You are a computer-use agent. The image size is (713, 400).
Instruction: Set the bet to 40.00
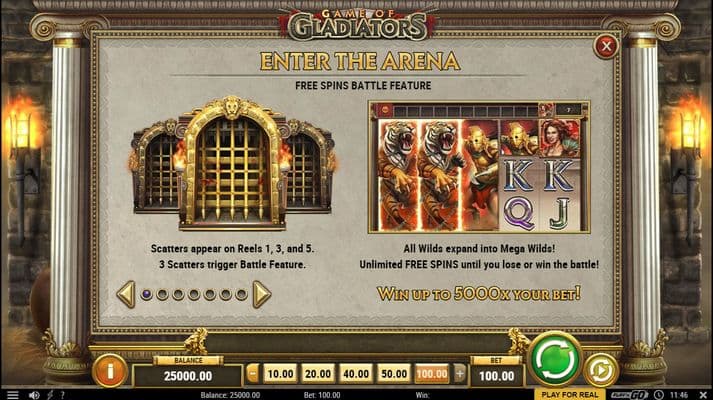[355, 373]
